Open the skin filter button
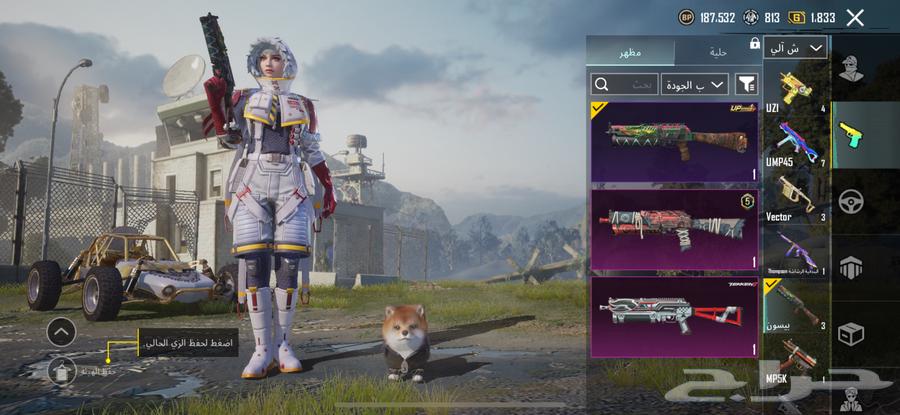Viewport: 900px width, 415px height. point(746,84)
